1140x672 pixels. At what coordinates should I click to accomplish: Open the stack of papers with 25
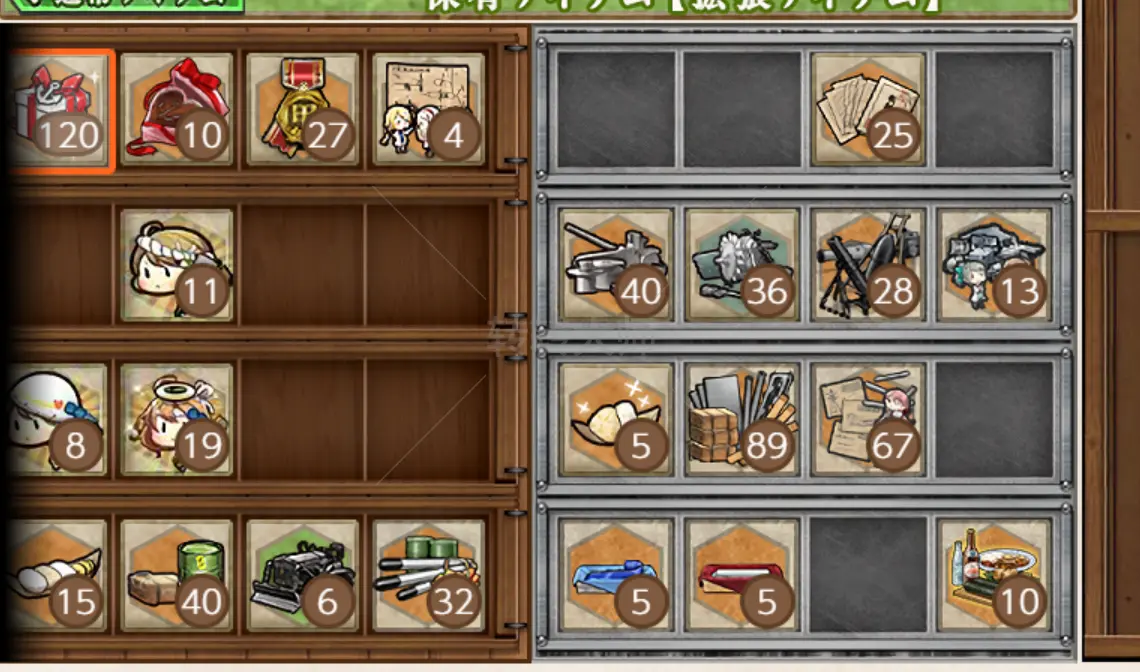868,108
